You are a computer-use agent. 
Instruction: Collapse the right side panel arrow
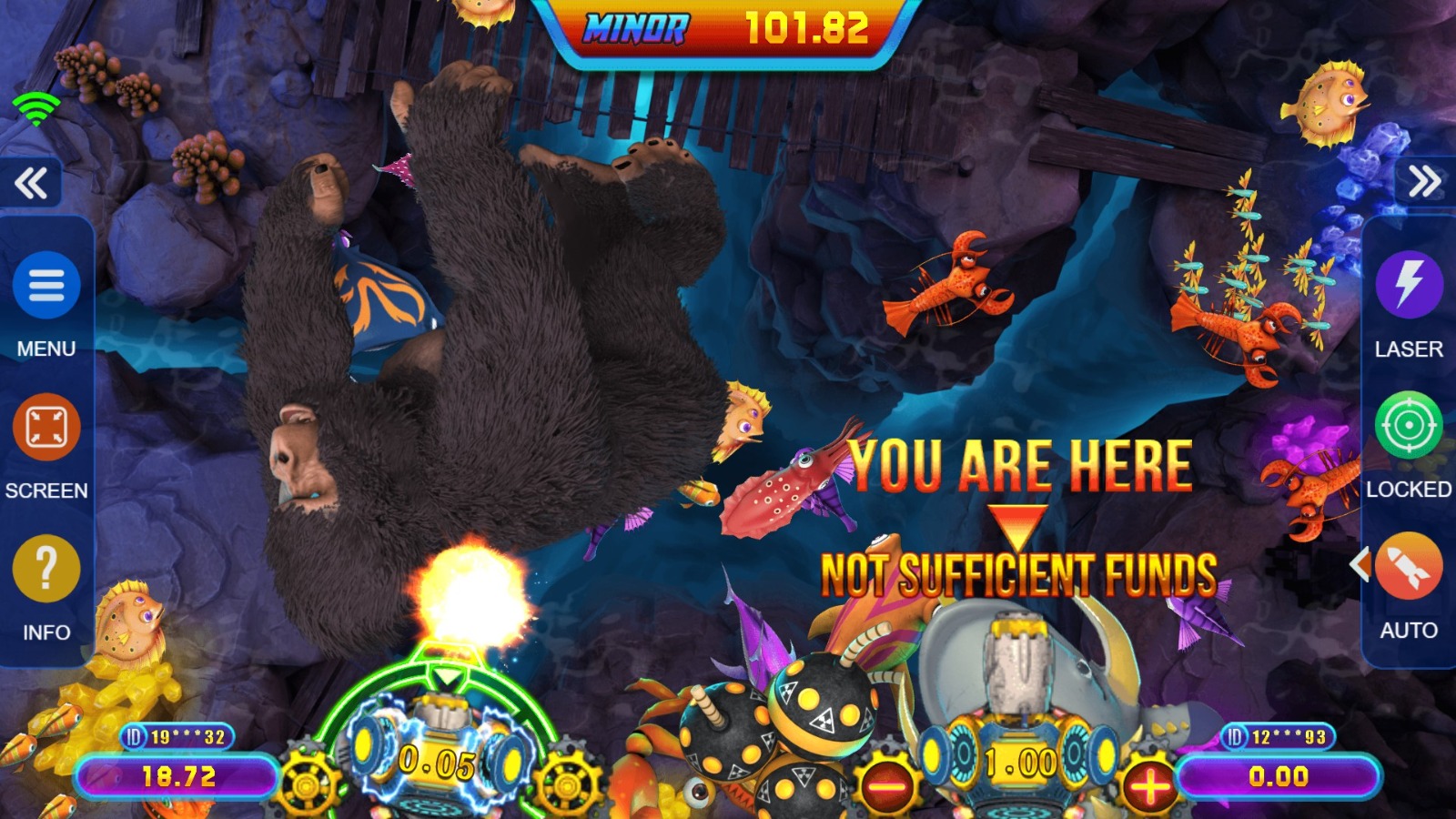coord(1424,182)
